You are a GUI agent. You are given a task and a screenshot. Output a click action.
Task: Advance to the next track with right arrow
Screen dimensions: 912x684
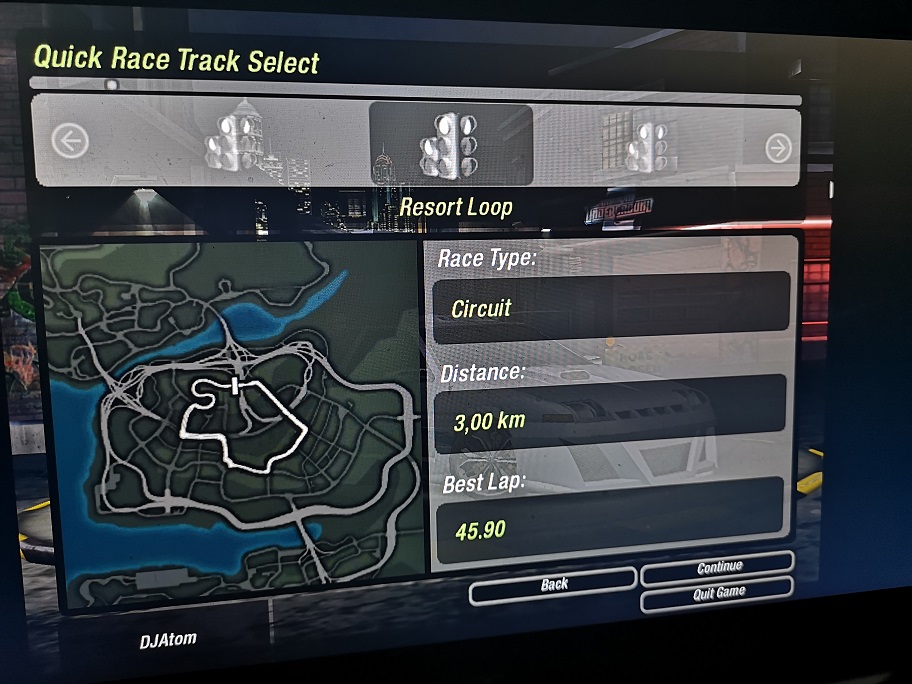(777, 148)
